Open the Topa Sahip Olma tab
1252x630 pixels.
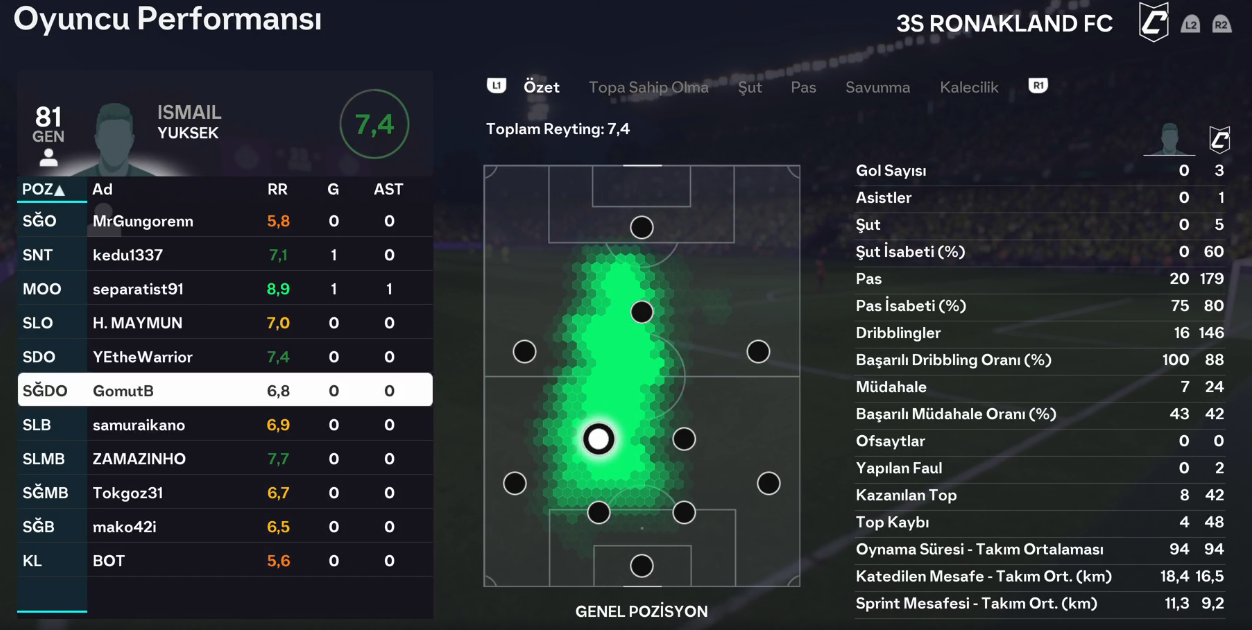tap(648, 87)
